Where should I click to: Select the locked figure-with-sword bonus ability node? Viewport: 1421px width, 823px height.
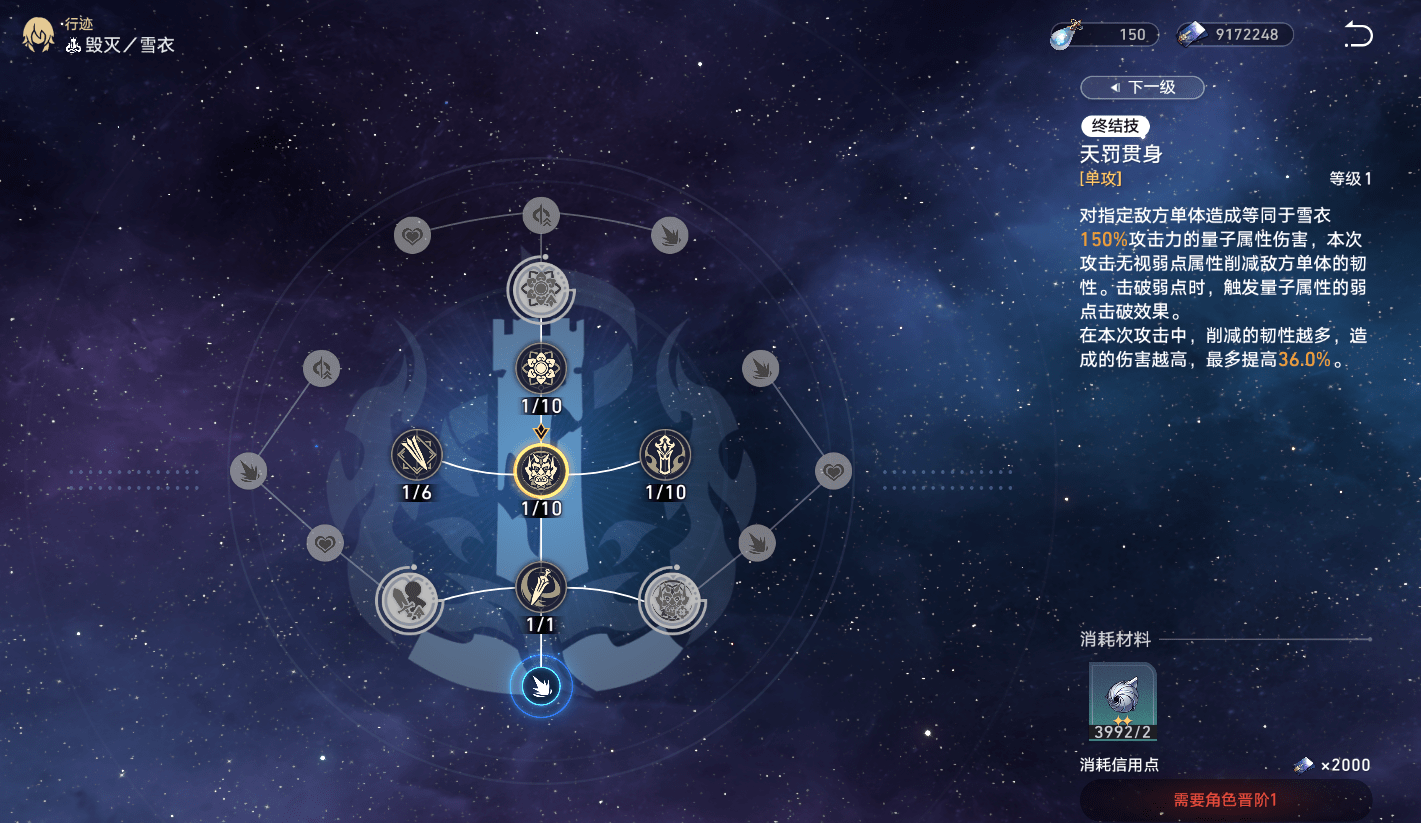pos(409,602)
